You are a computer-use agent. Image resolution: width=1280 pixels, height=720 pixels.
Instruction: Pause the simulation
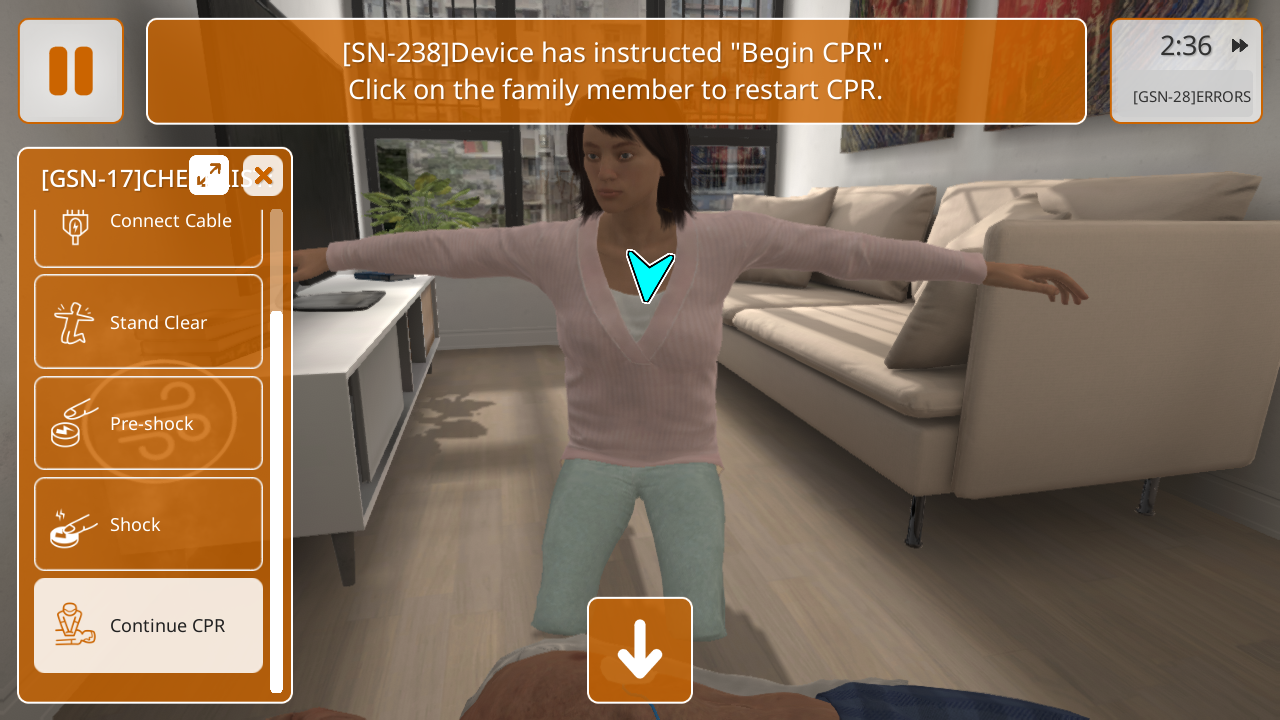(x=71, y=71)
